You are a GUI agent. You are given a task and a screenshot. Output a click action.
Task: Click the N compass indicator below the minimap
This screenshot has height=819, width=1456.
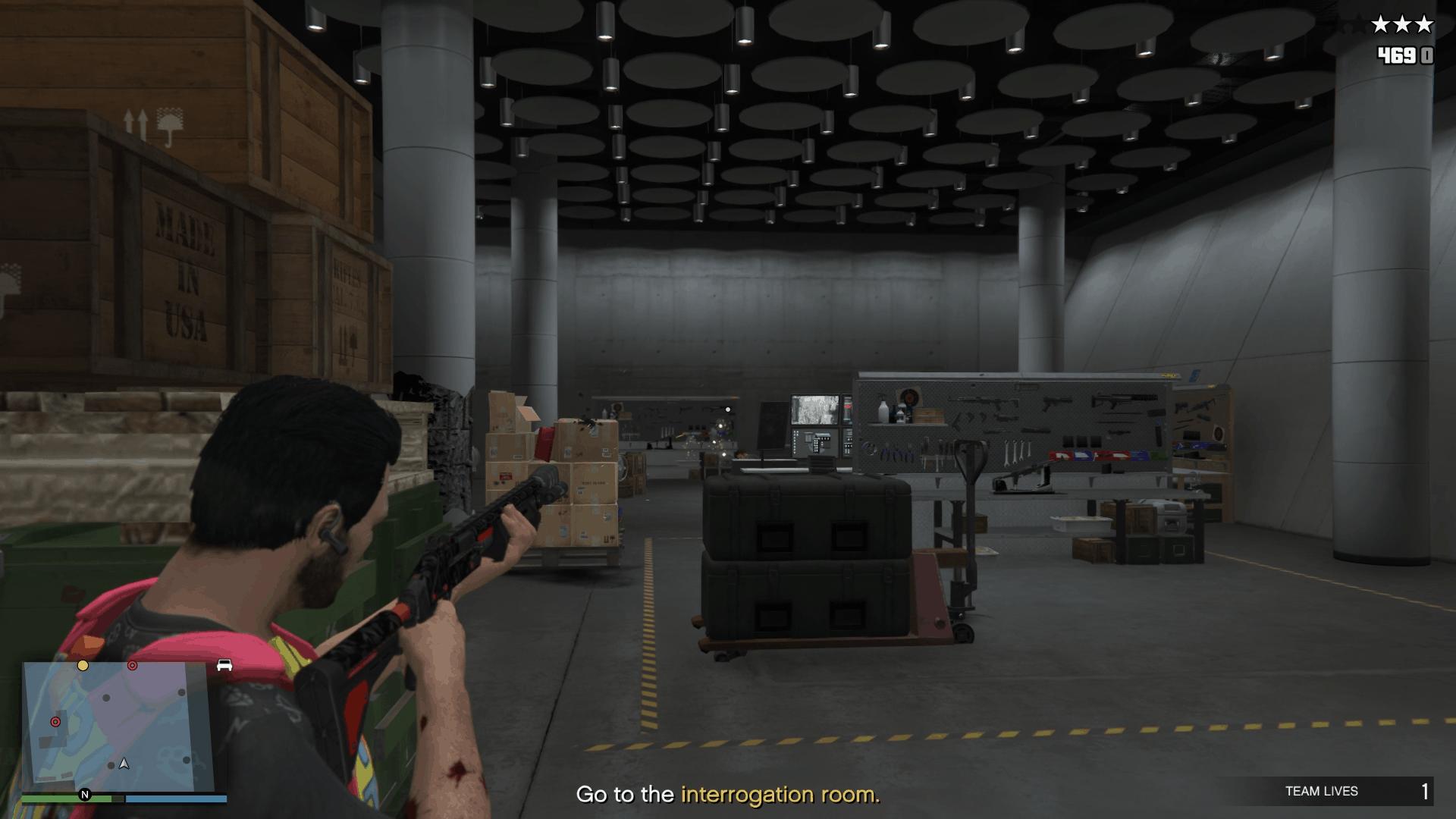coord(85,795)
